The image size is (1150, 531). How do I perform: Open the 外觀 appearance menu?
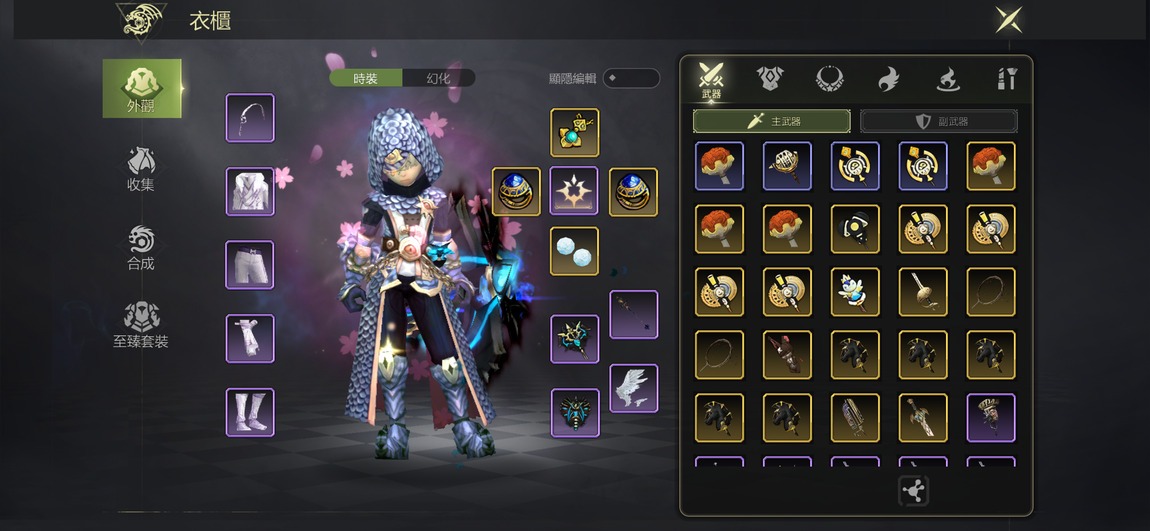[142, 88]
